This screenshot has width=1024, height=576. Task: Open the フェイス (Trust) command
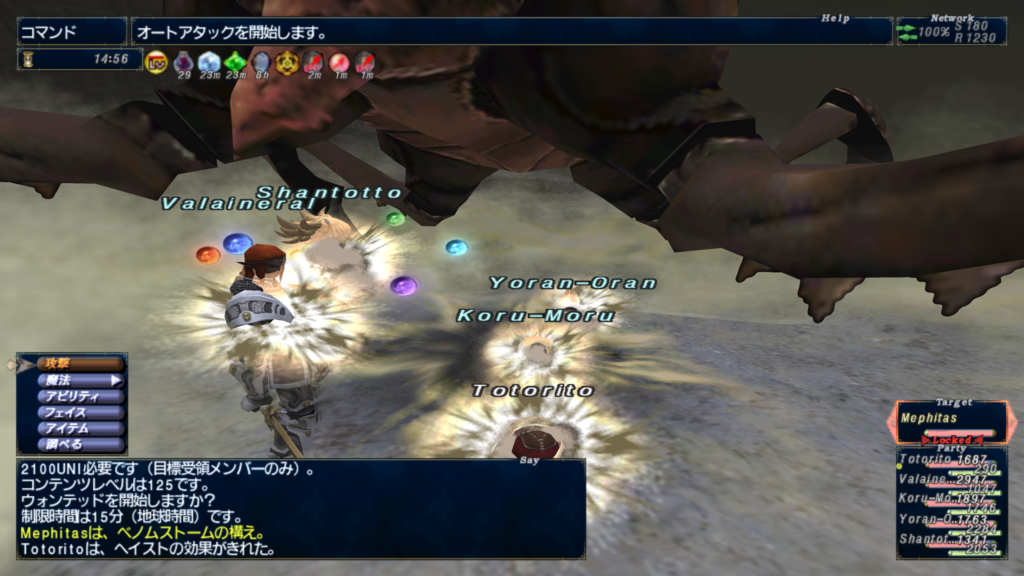click(72, 412)
